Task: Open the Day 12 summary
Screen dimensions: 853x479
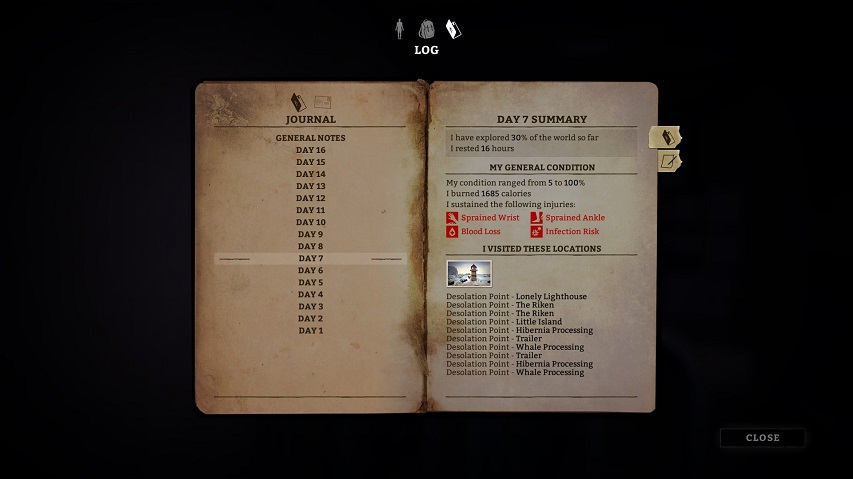Action: 310,198
